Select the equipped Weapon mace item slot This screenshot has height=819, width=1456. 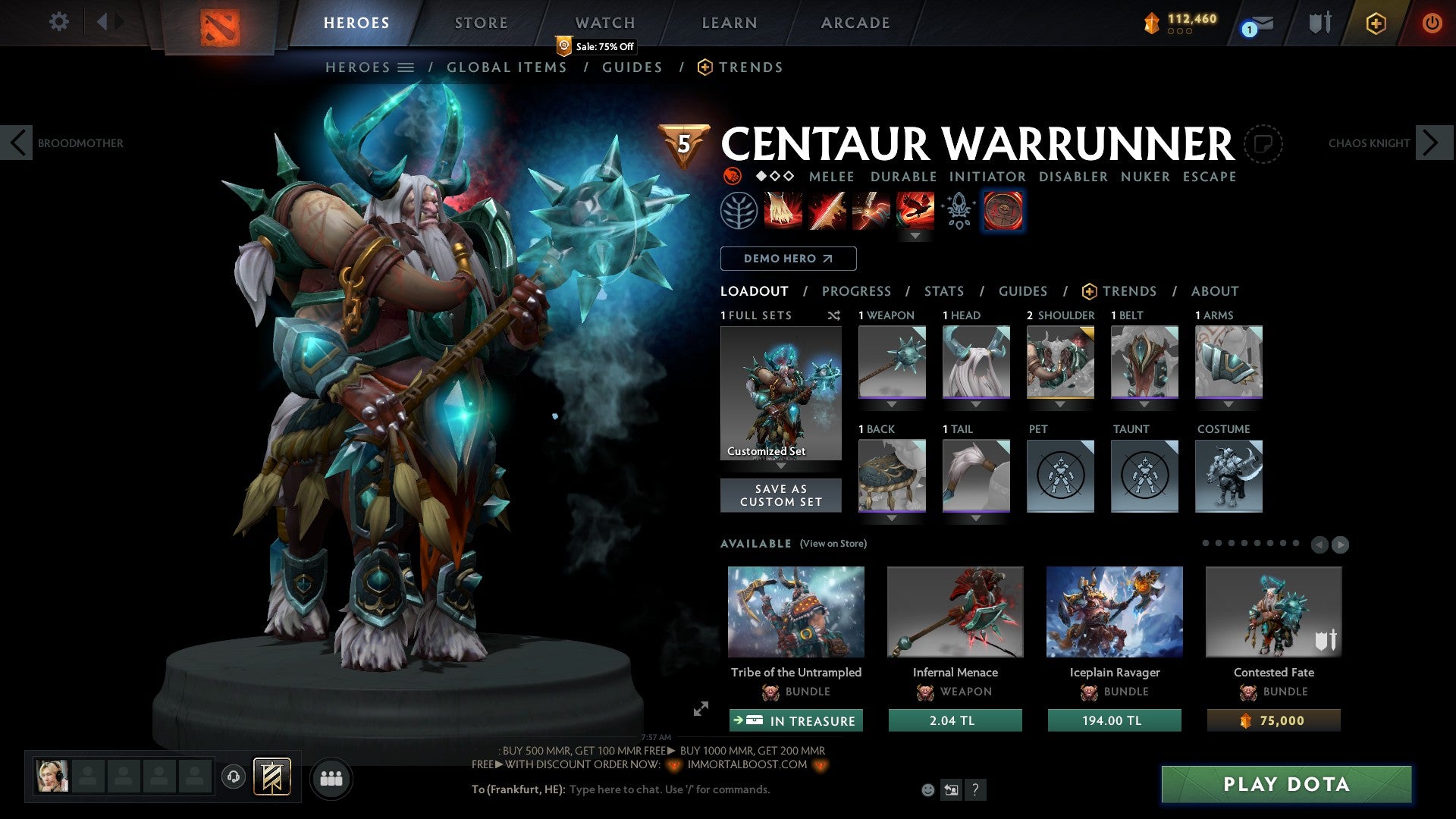point(891,362)
